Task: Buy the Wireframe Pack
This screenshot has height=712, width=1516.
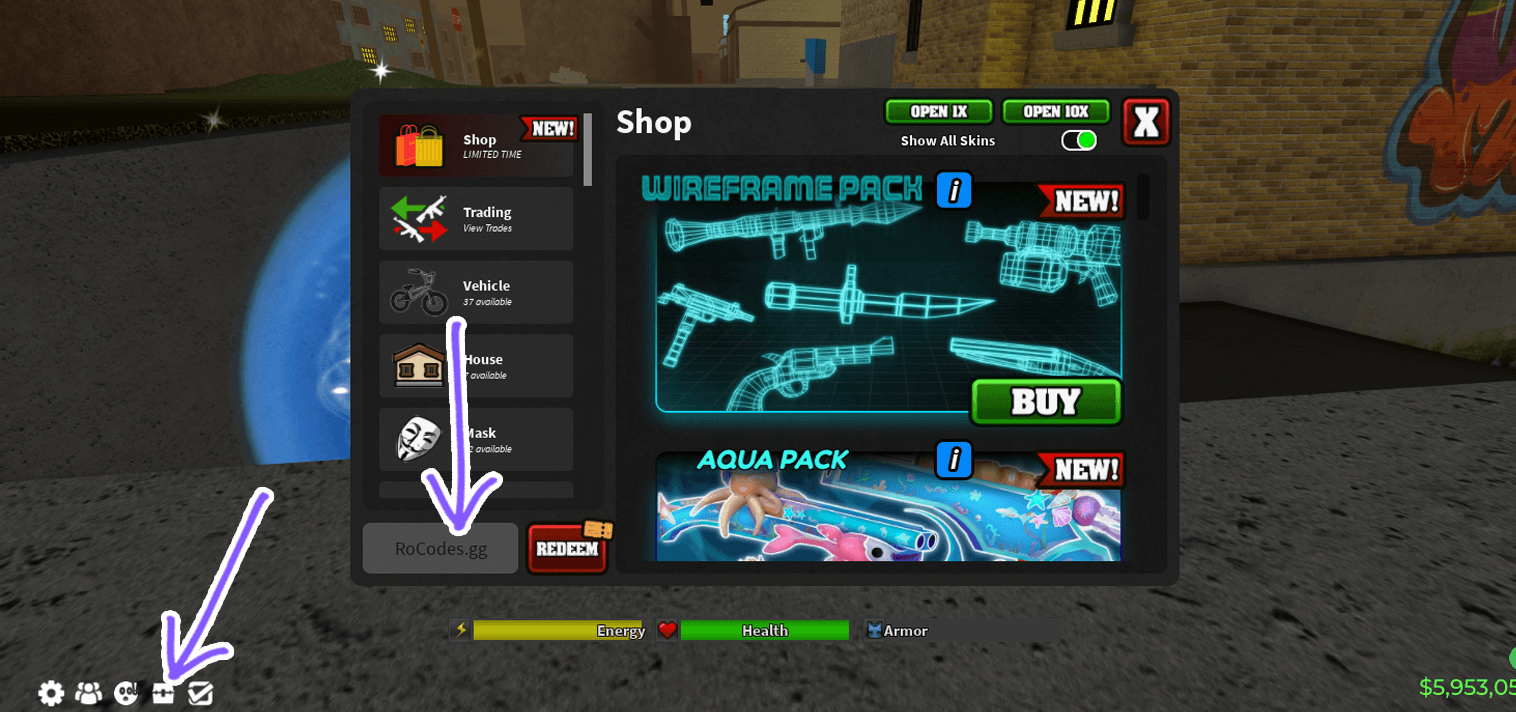Action: click(1046, 402)
